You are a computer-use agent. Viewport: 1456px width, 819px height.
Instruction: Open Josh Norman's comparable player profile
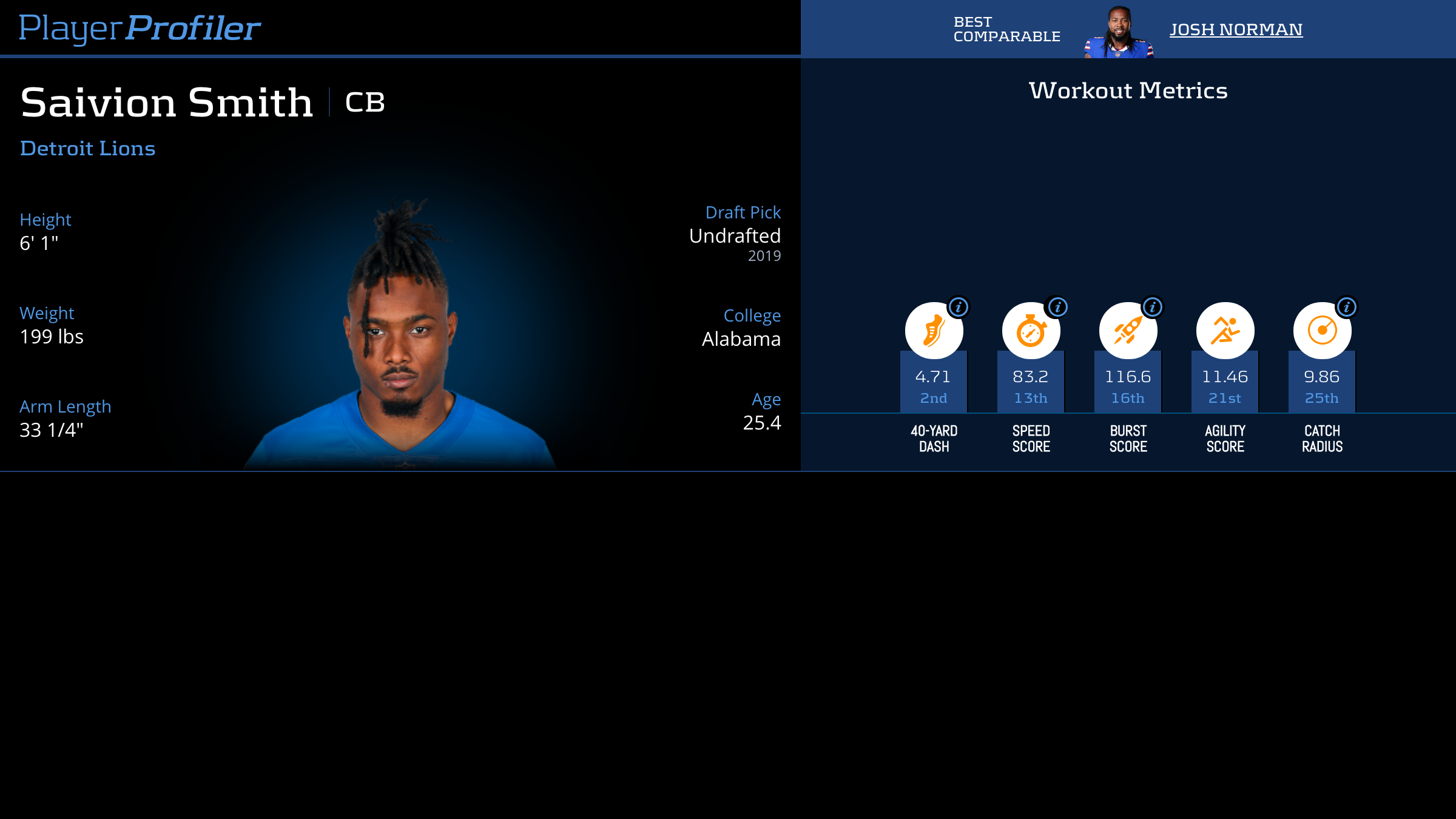[x=1236, y=29]
